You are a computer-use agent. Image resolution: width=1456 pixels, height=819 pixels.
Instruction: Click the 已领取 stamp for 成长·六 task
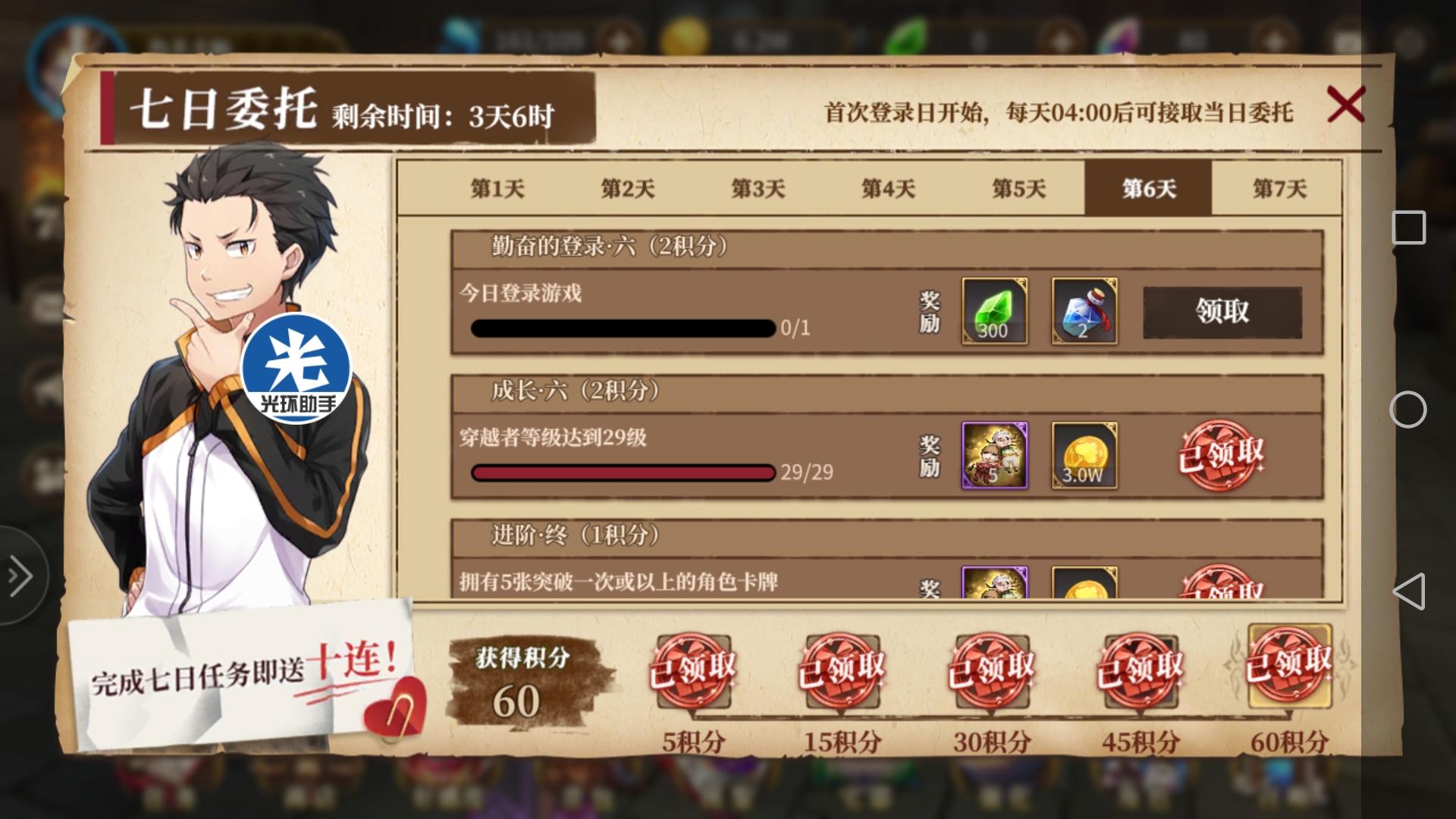[x=1222, y=455]
